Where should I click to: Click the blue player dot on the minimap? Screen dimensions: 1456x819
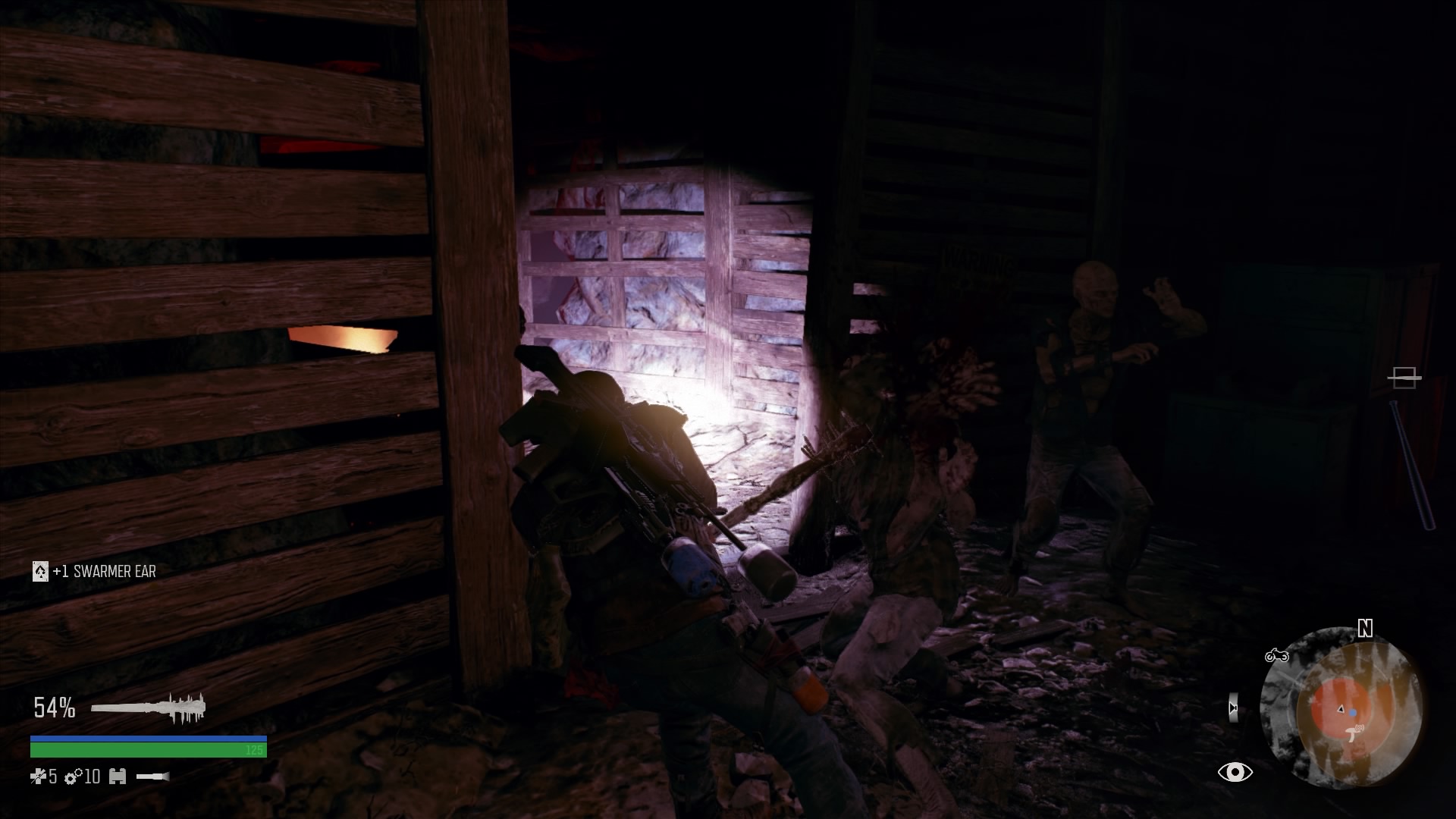pos(1353,712)
